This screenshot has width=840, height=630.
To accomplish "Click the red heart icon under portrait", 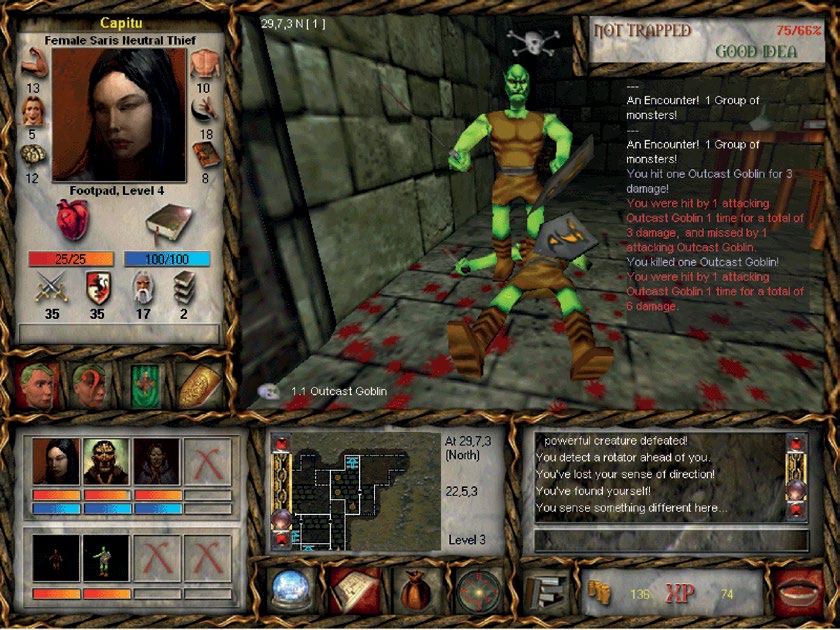I will point(74,220).
